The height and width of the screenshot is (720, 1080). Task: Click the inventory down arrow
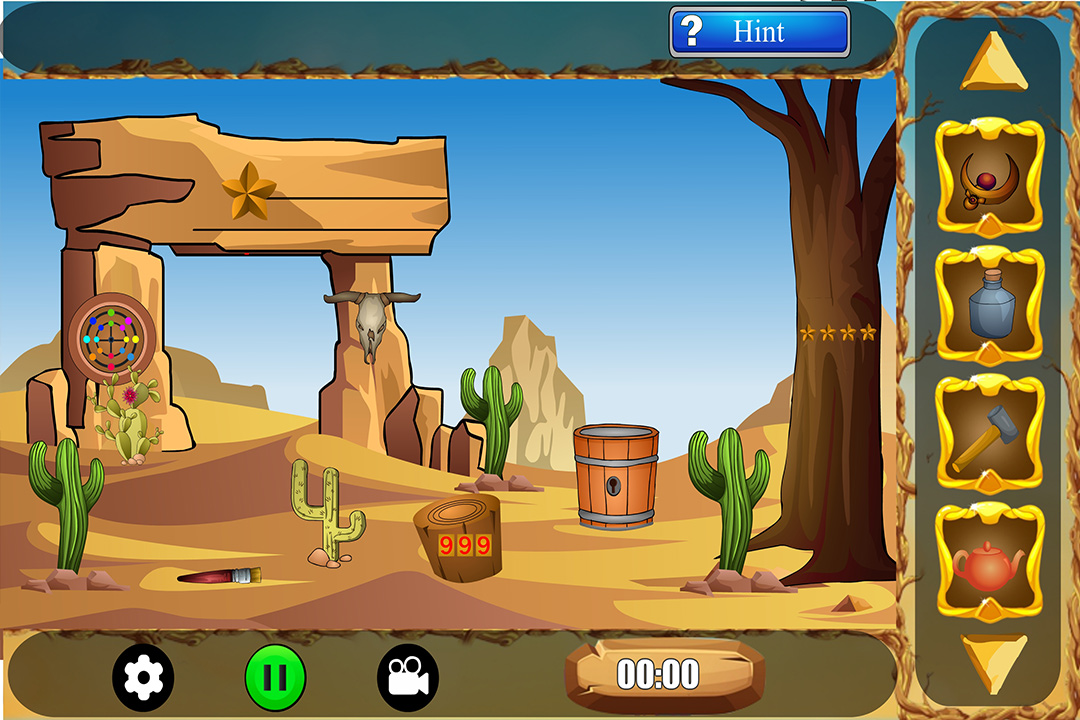coord(992,660)
